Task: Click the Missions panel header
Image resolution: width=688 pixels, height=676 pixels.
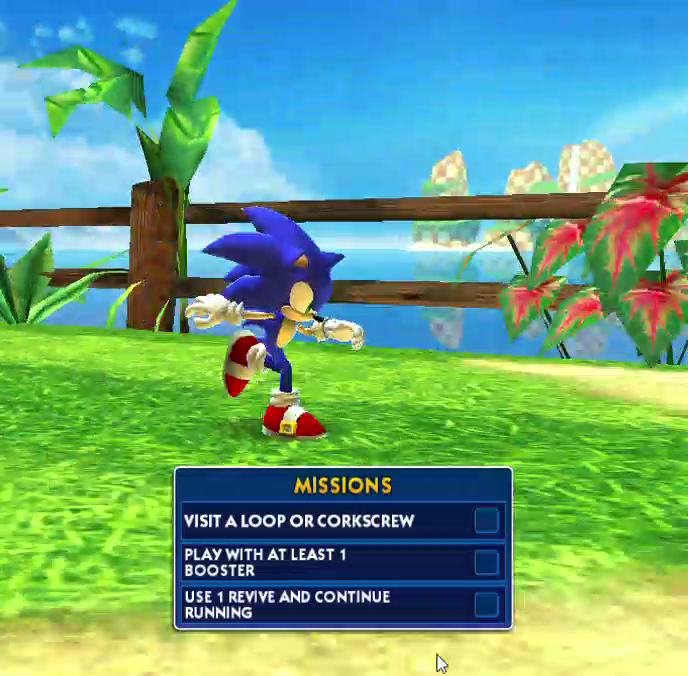Action: [342, 486]
